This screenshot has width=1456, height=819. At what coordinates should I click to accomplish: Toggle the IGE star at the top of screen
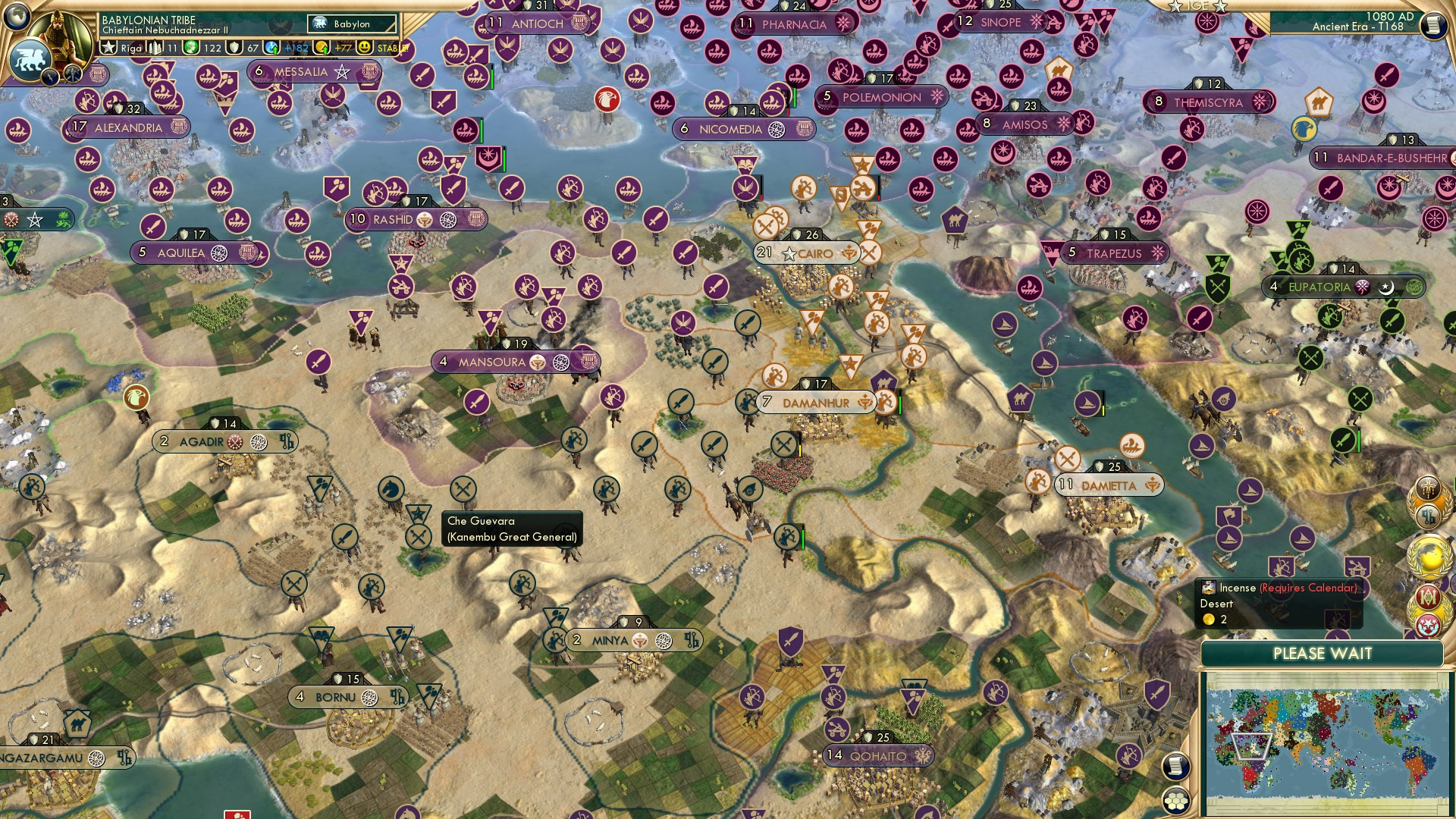click(x=1175, y=8)
